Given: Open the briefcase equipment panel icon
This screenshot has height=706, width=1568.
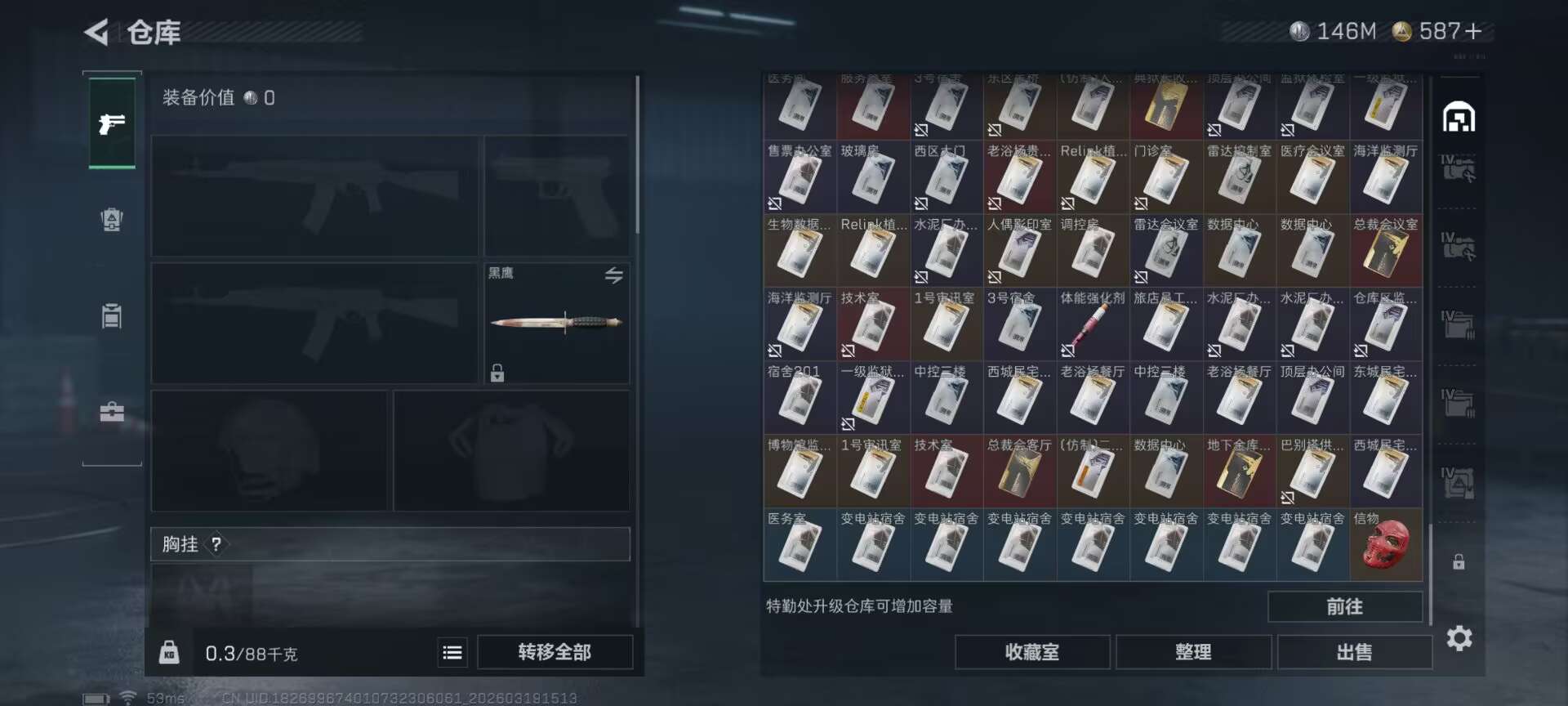Looking at the screenshot, I should point(112,410).
